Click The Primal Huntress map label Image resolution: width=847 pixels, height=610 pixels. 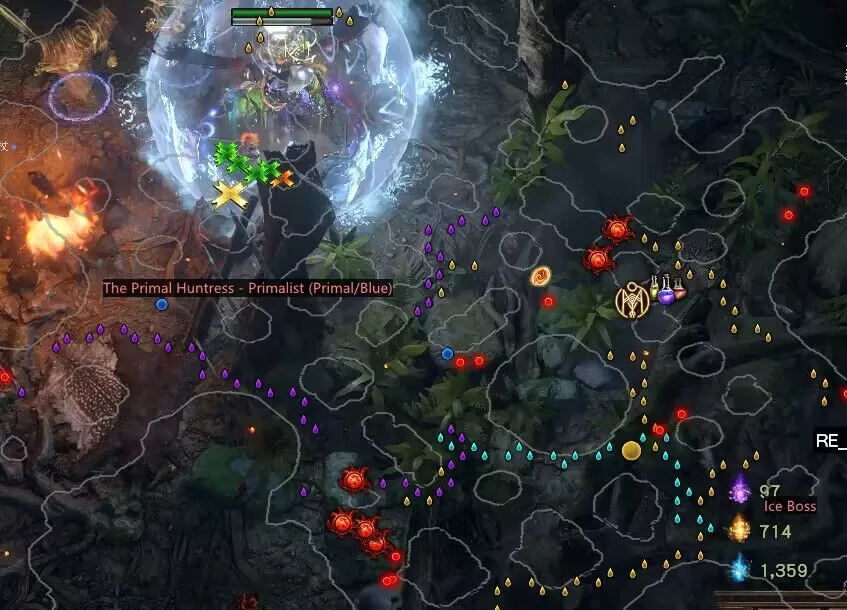pyautogui.click(x=248, y=288)
